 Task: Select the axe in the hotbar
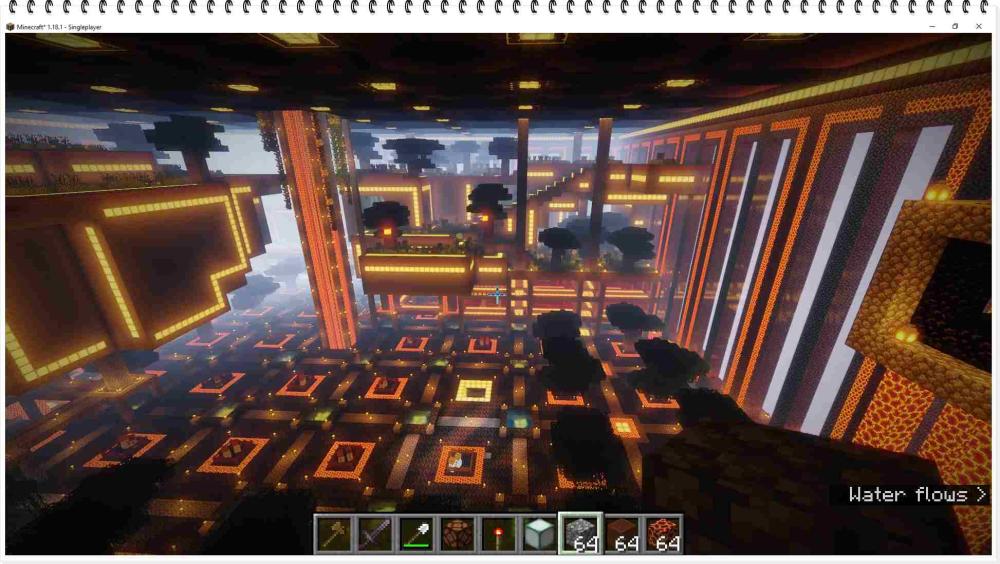(334, 534)
